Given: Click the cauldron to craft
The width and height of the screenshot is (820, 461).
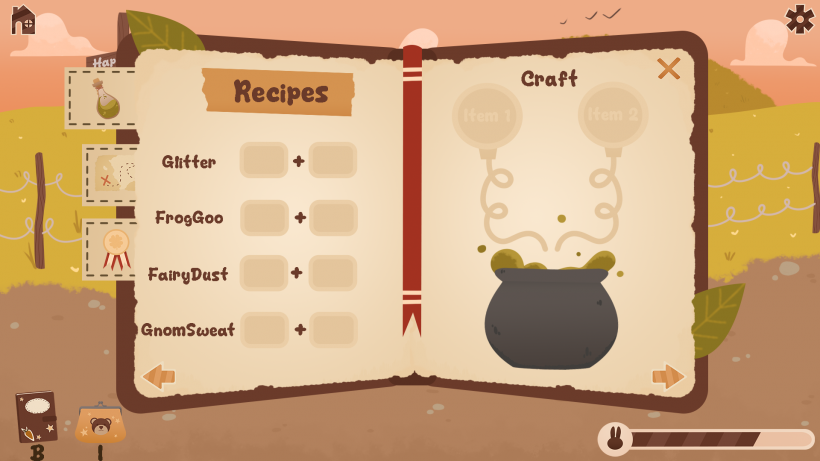Looking at the screenshot, I should [x=551, y=315].
